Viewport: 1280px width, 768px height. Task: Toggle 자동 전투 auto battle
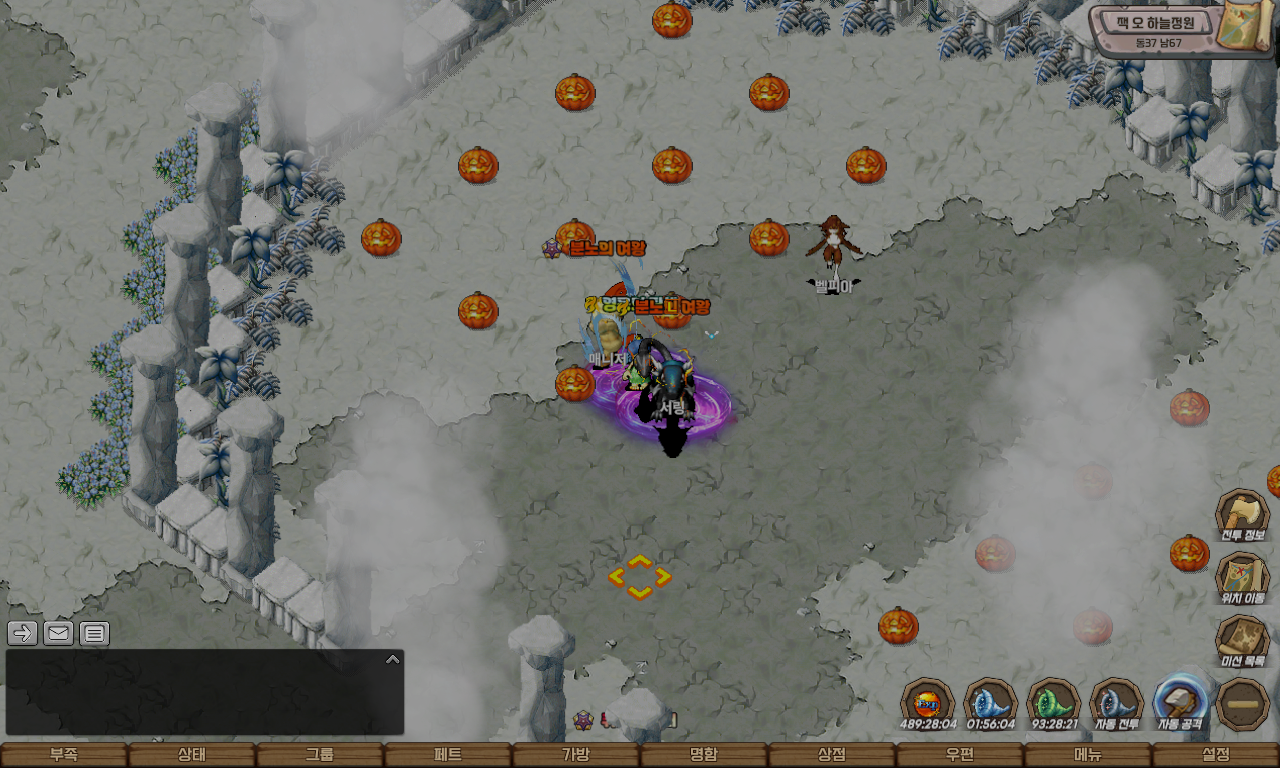[1116, 703]
